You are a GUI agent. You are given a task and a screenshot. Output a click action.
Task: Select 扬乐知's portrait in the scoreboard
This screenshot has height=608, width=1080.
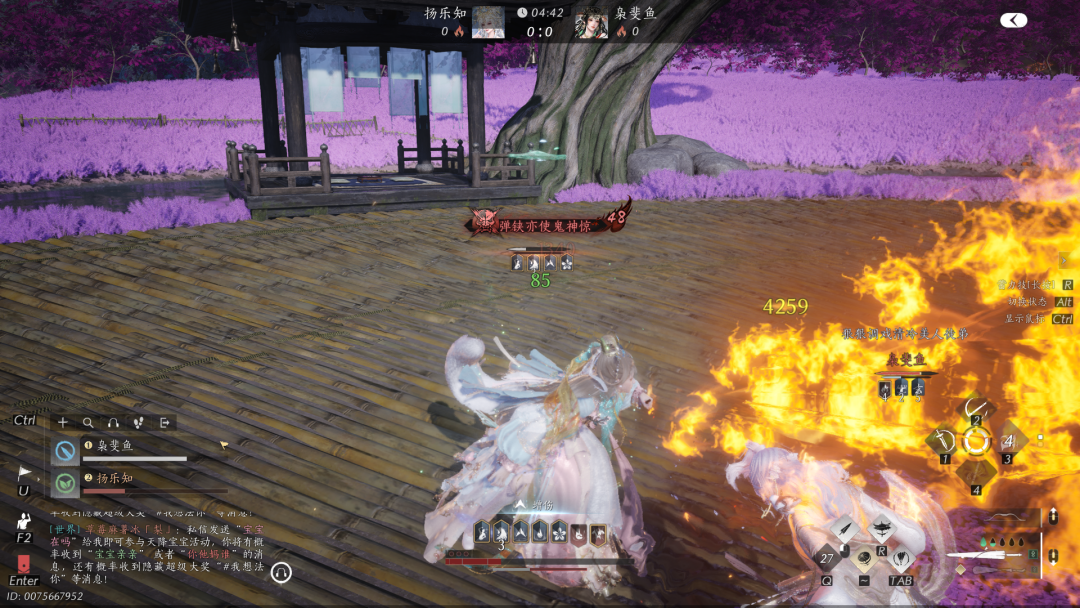[488, 22]
